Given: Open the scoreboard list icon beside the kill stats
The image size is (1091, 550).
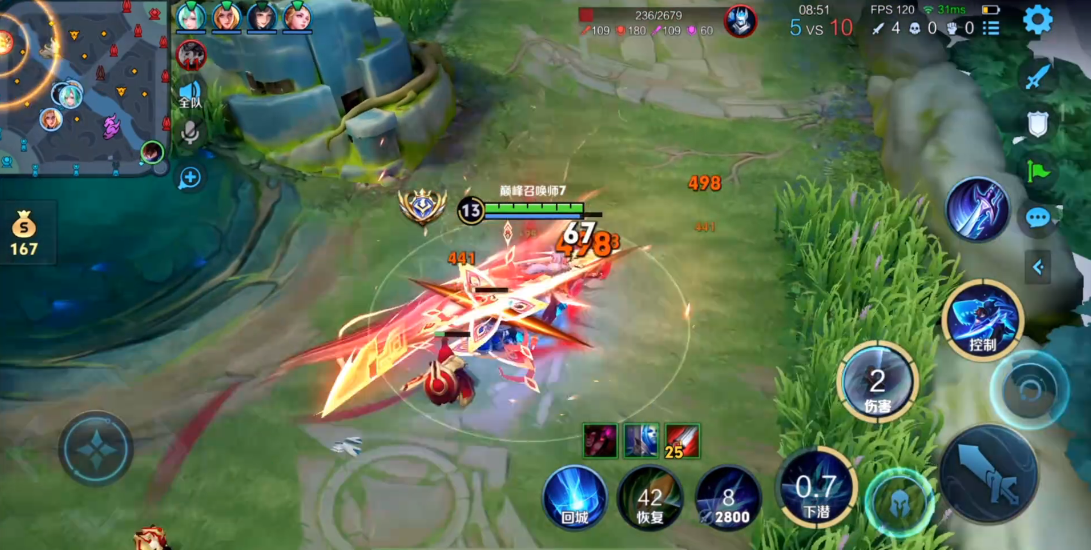Looking at the screenshot, I should [x=990, y=28].
